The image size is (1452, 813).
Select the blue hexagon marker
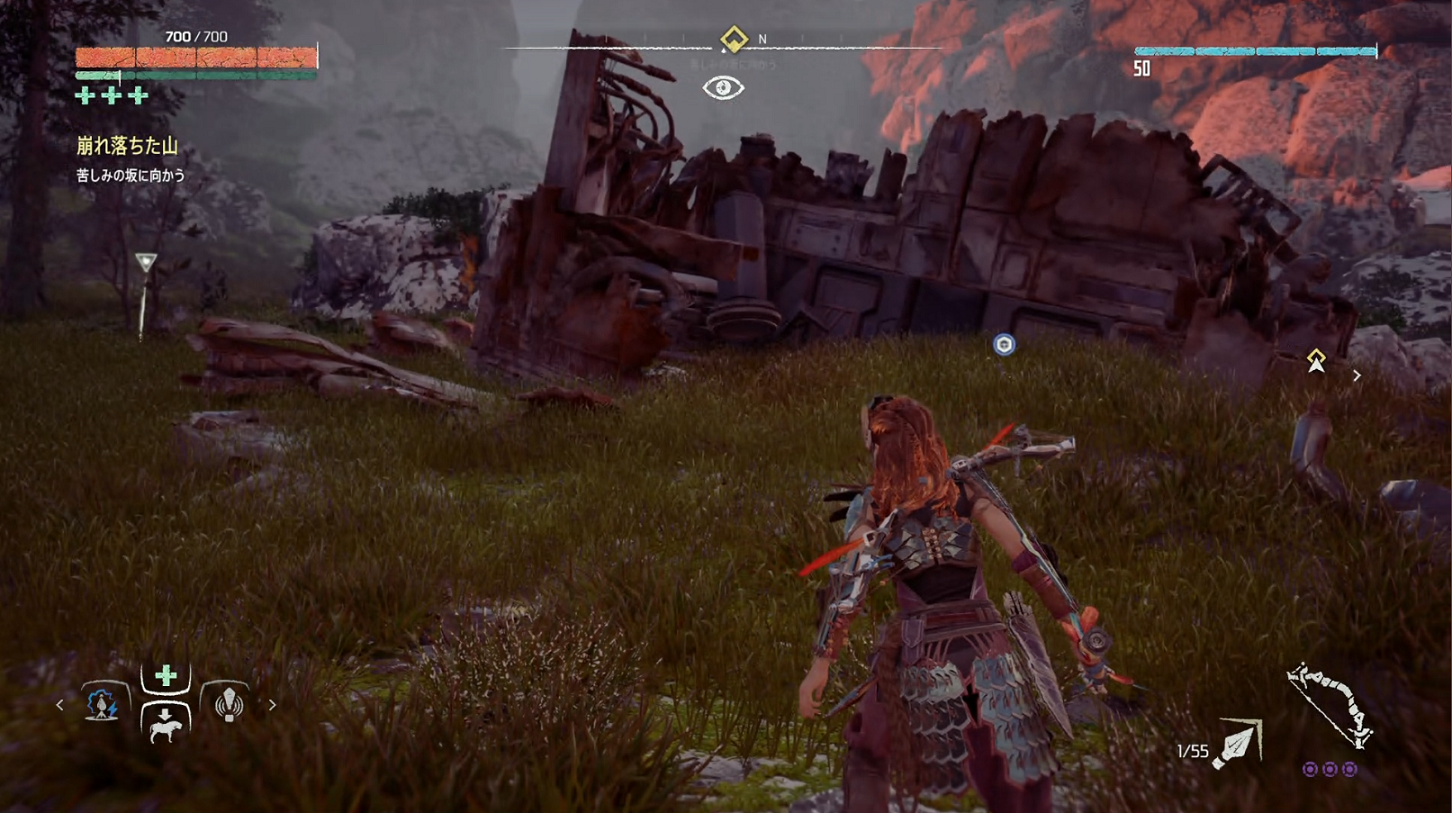[x=1004, y=345]
